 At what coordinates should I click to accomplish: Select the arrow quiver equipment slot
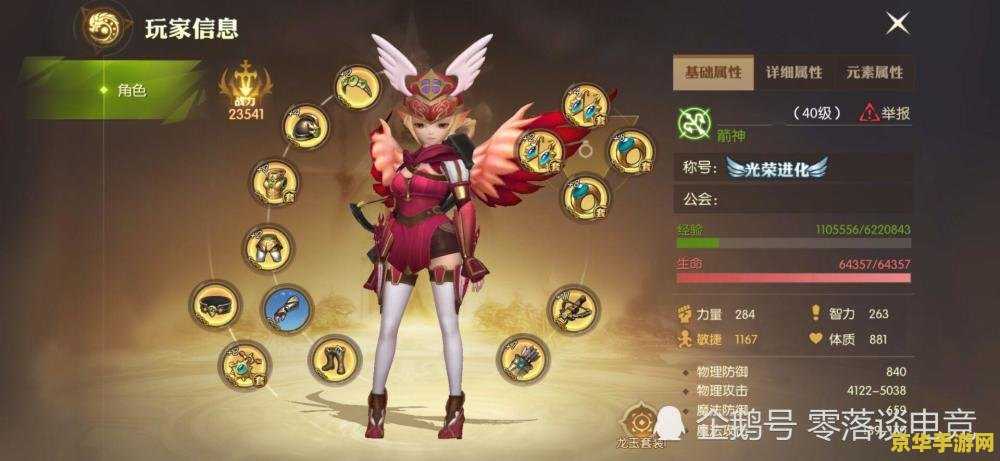[520, 360]
